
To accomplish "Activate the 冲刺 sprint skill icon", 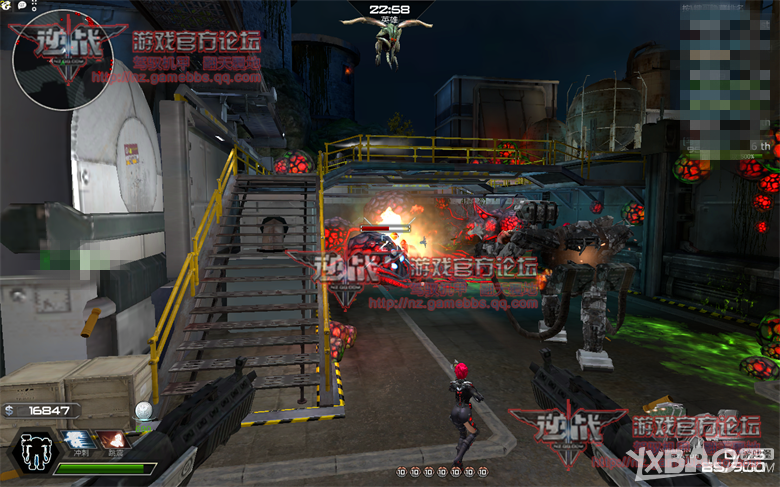I will click(x=76, y=440).
